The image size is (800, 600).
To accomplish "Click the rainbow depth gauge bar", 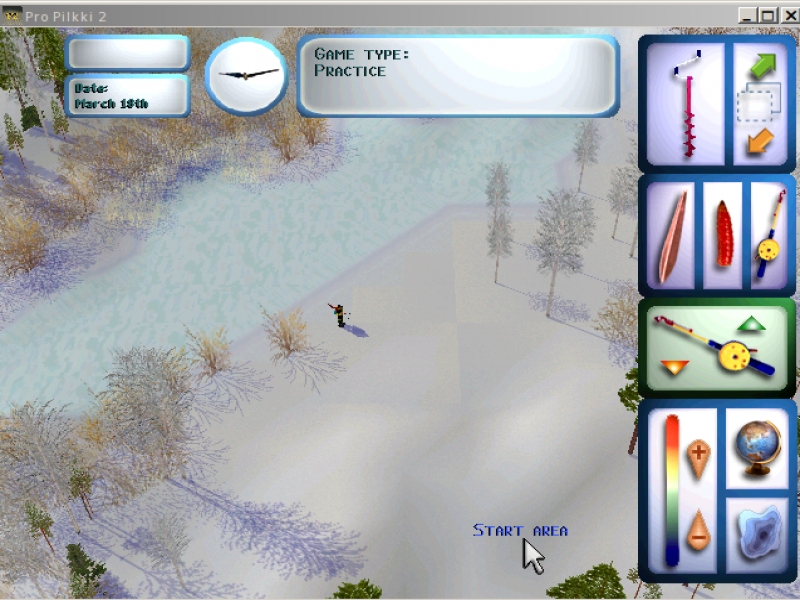I will coord(672,490).
